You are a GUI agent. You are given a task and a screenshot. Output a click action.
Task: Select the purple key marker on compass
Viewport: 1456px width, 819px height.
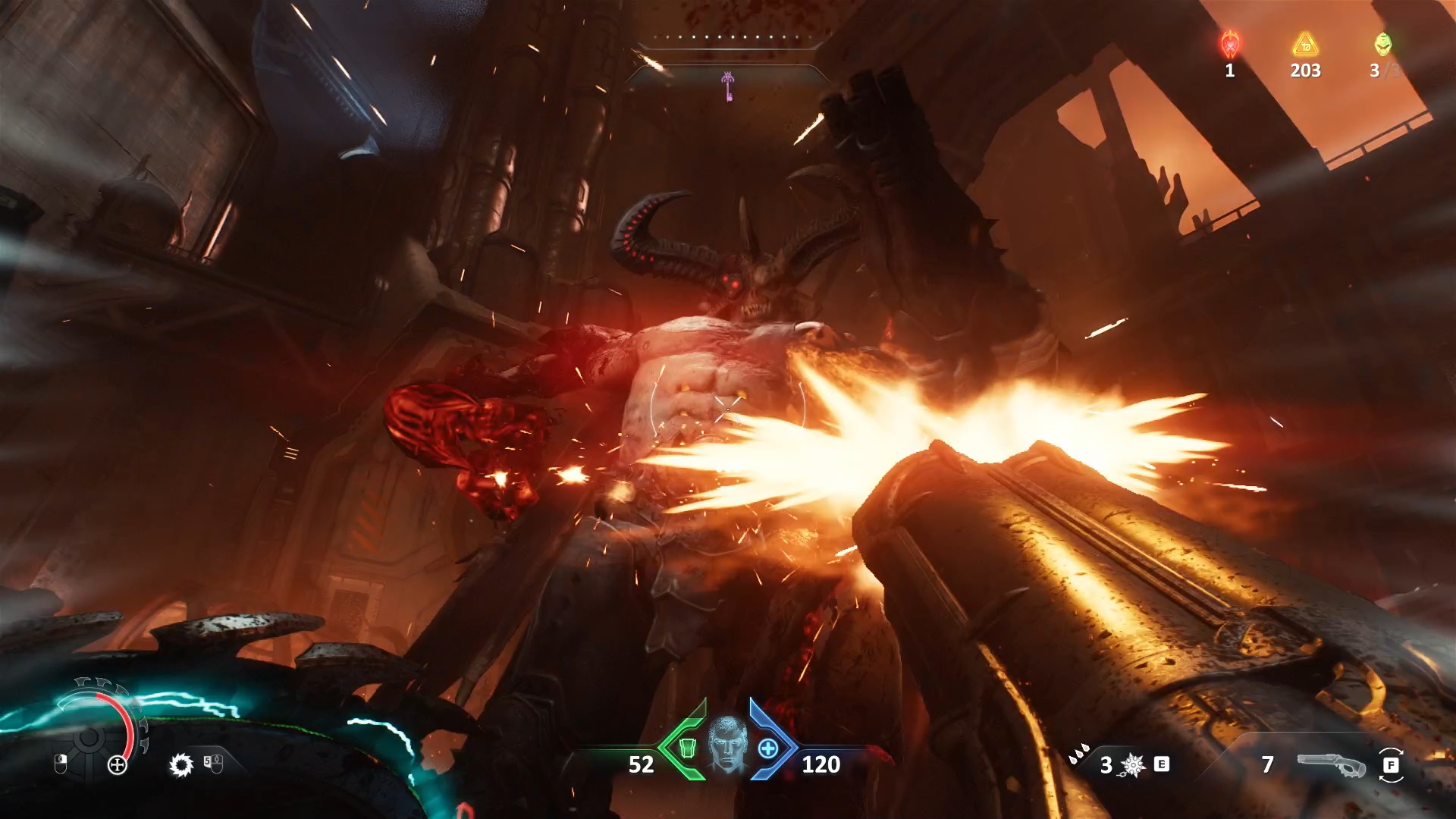pos(728,86)
